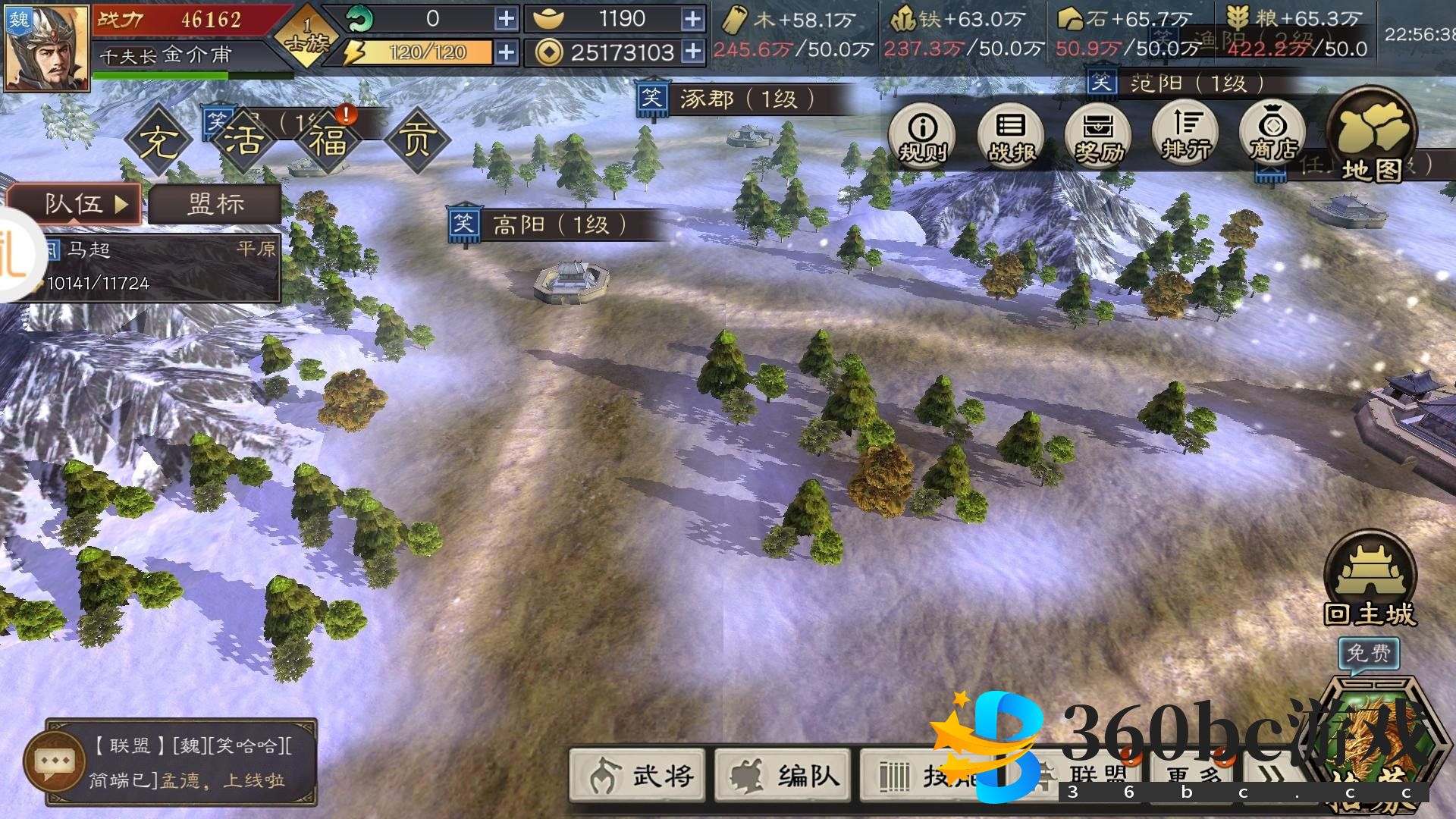Open the 编队 formation menu
Image resolution: width=1456 pixels, height=819 pixels.
coord(784,774)
